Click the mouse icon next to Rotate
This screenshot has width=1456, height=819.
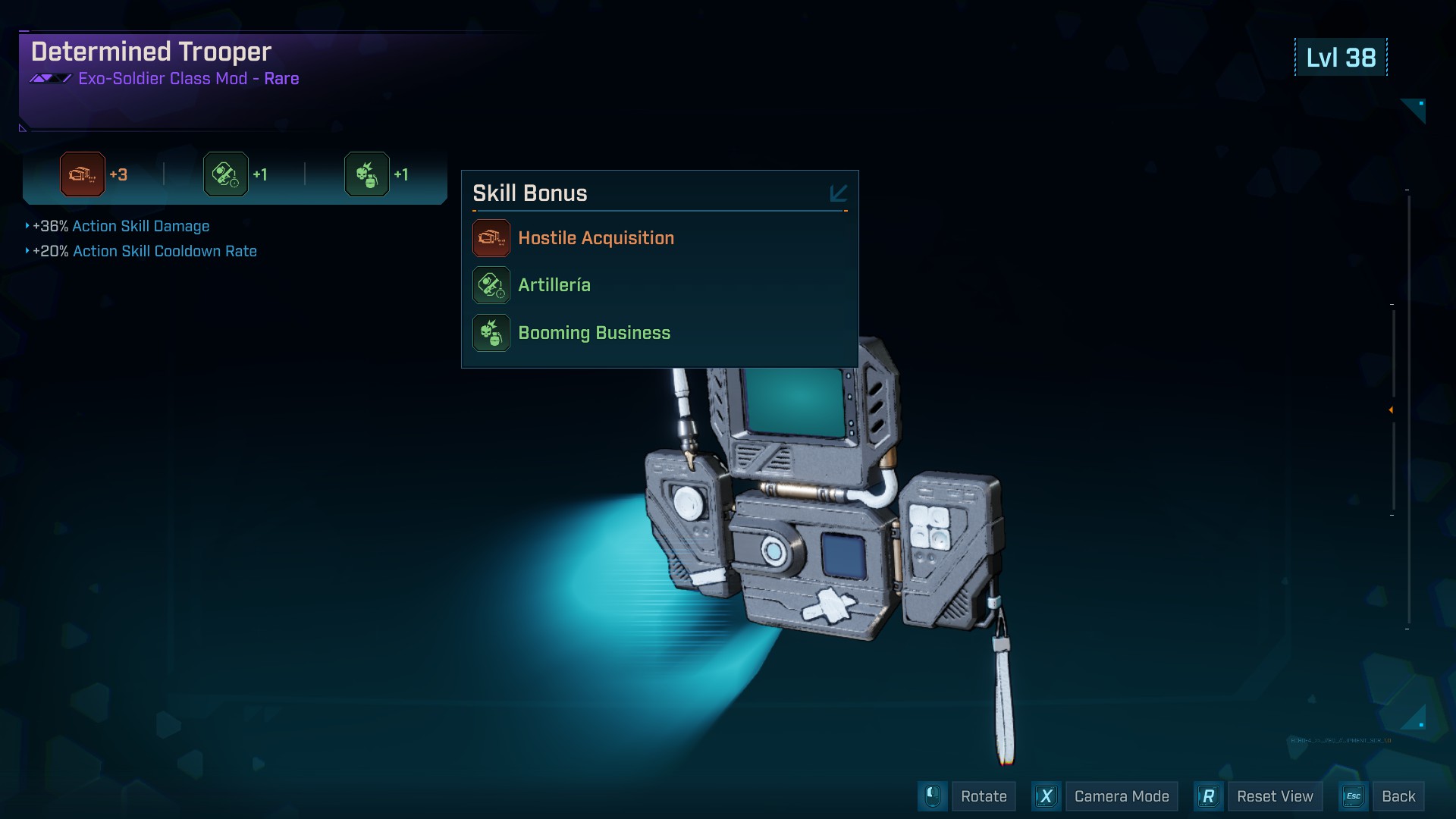(934, 796)
